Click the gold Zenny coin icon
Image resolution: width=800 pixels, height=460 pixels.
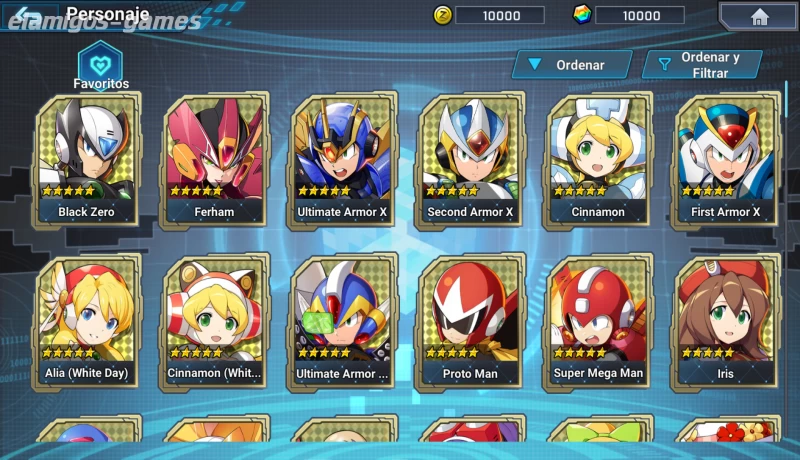(x=443, y=15)
